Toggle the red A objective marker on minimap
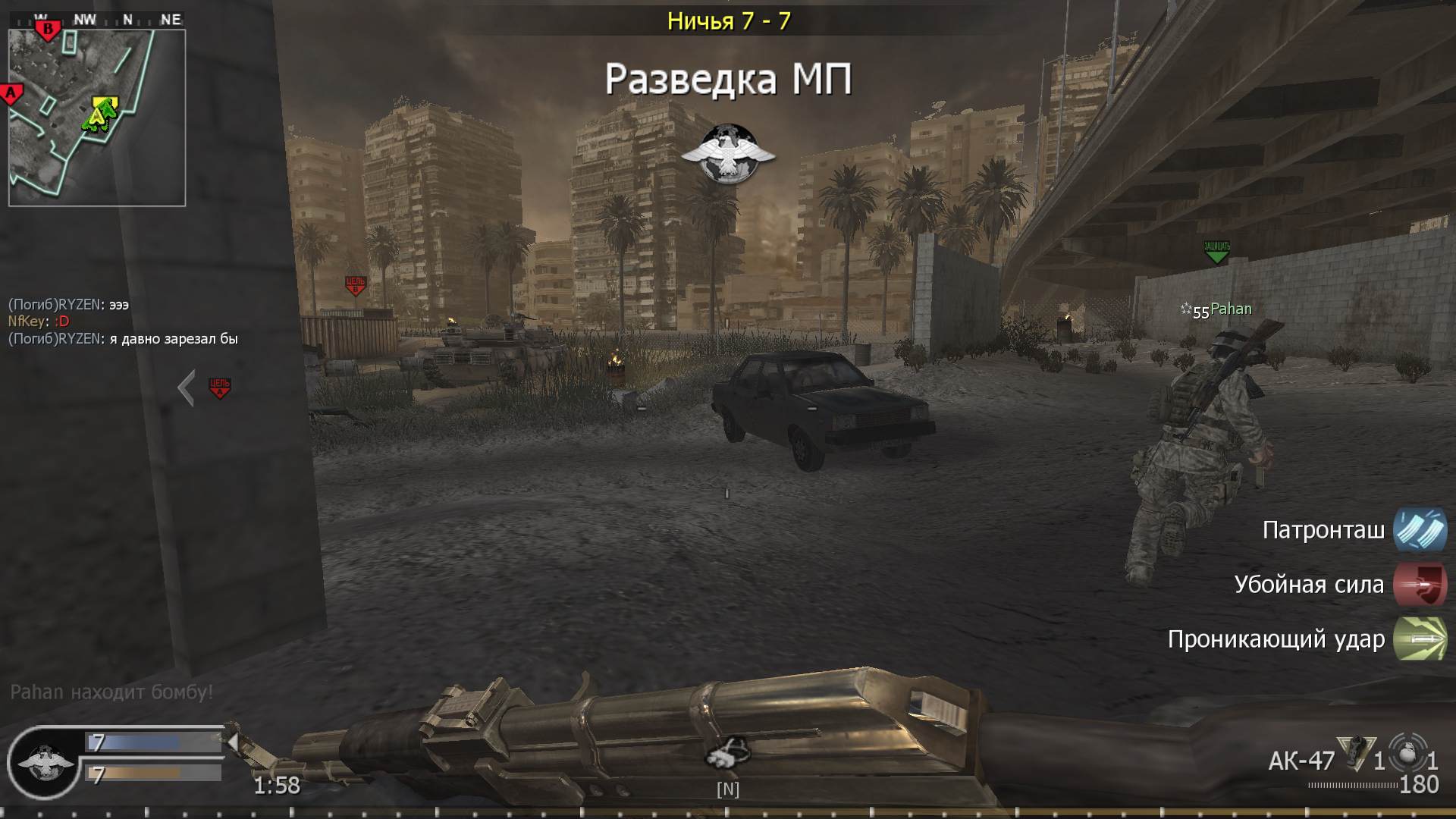The image size is (1456, 819). click(11, 91)
